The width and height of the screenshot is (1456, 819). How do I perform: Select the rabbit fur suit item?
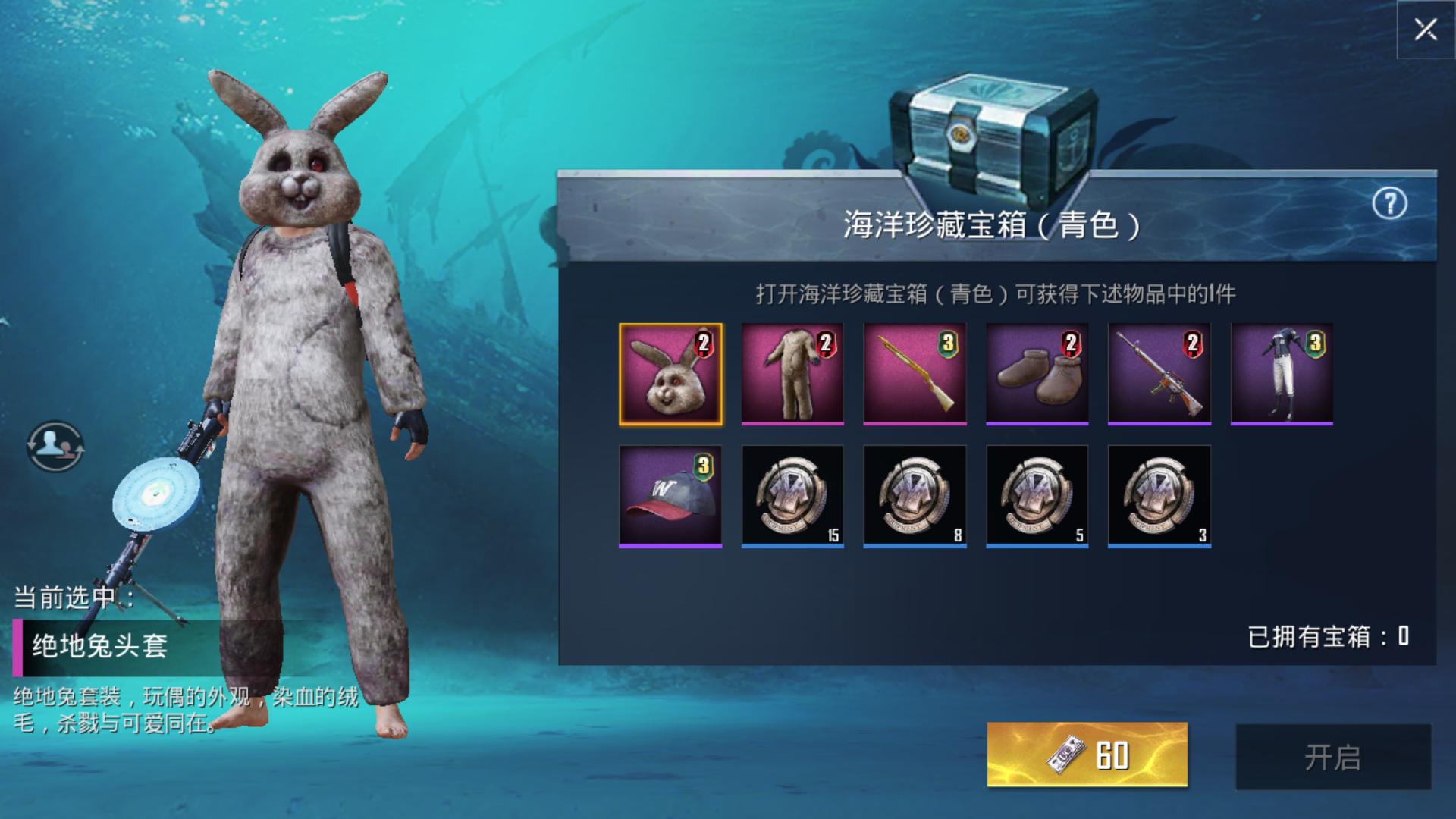click(x=792, y=374)
